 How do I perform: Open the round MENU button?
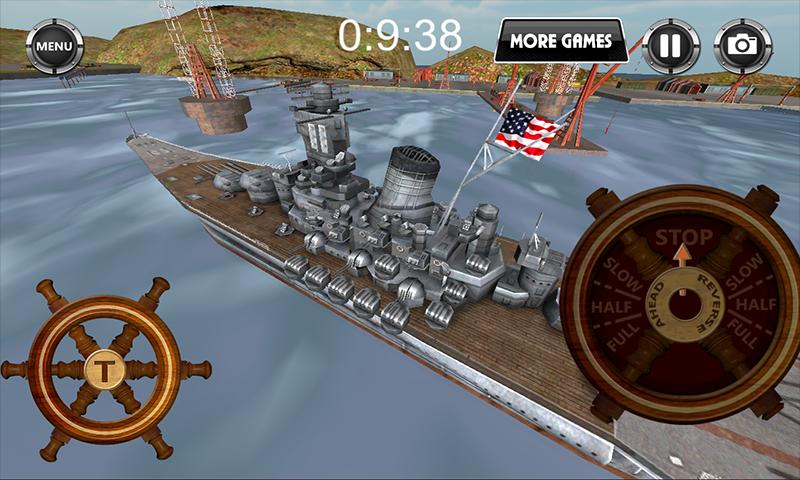54,45
